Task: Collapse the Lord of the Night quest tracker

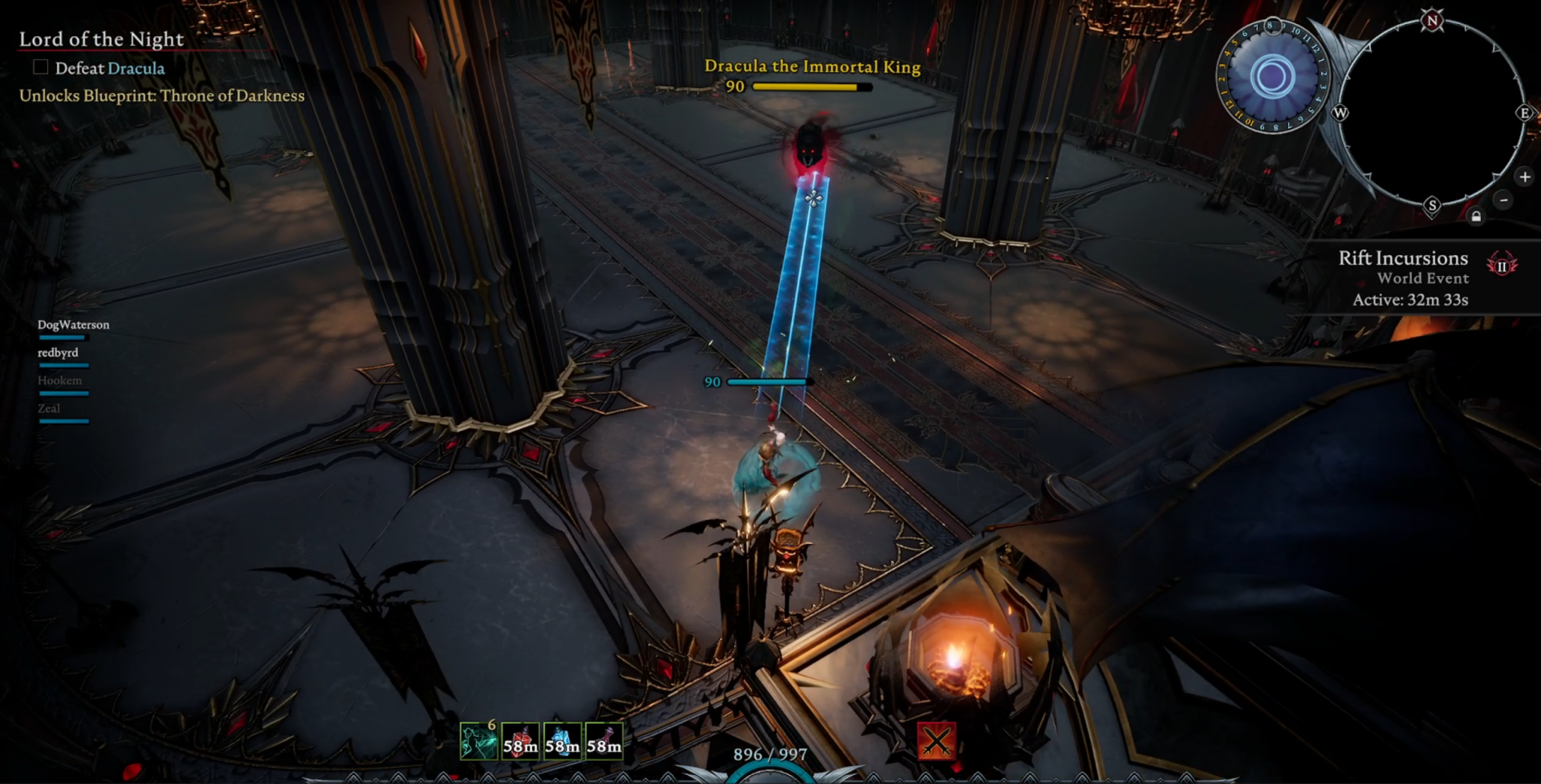Action: pos(102,38)
